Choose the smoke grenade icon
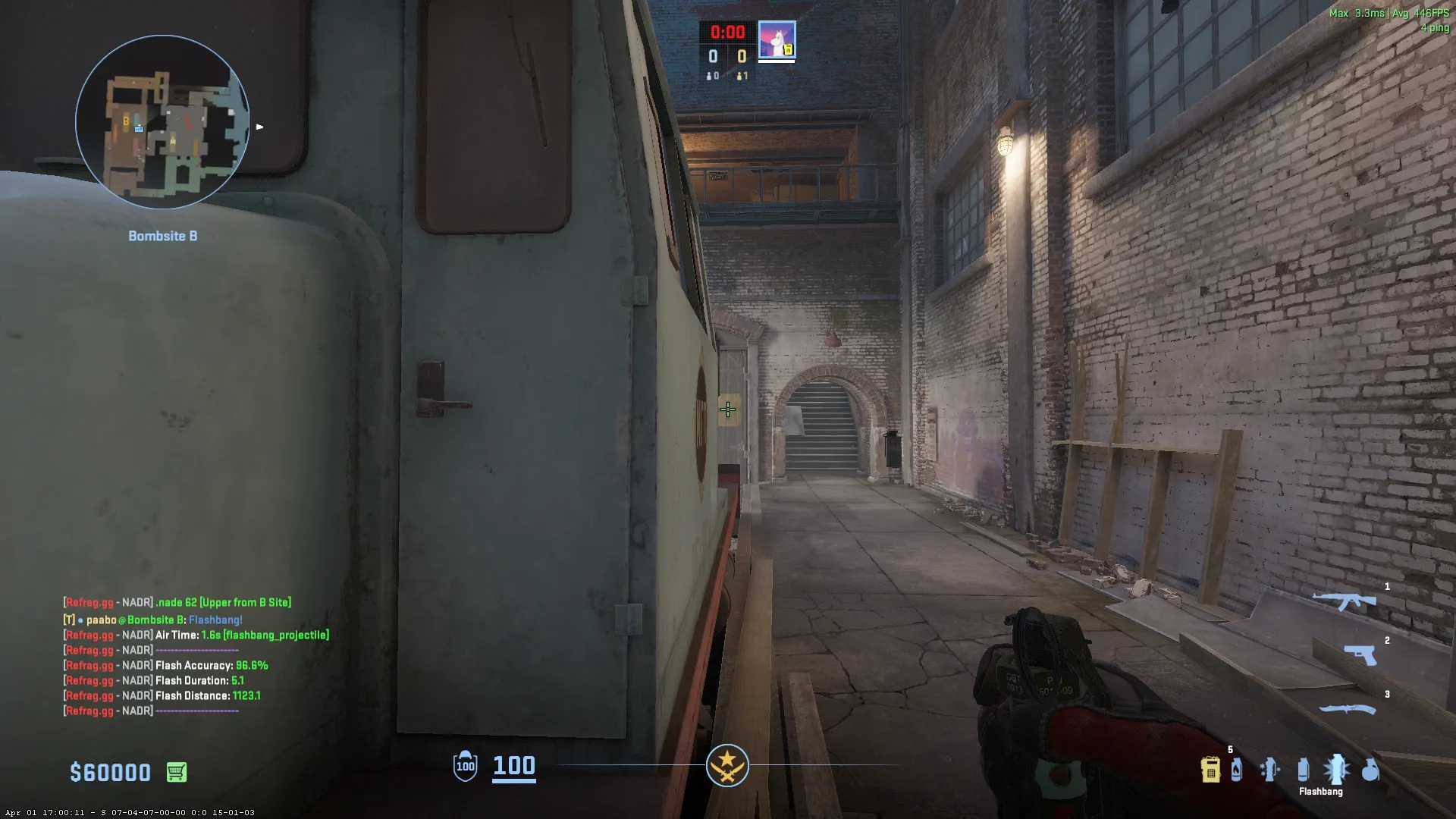Viewport: 1456px width, 819px height. click(x=1303, y=770)
